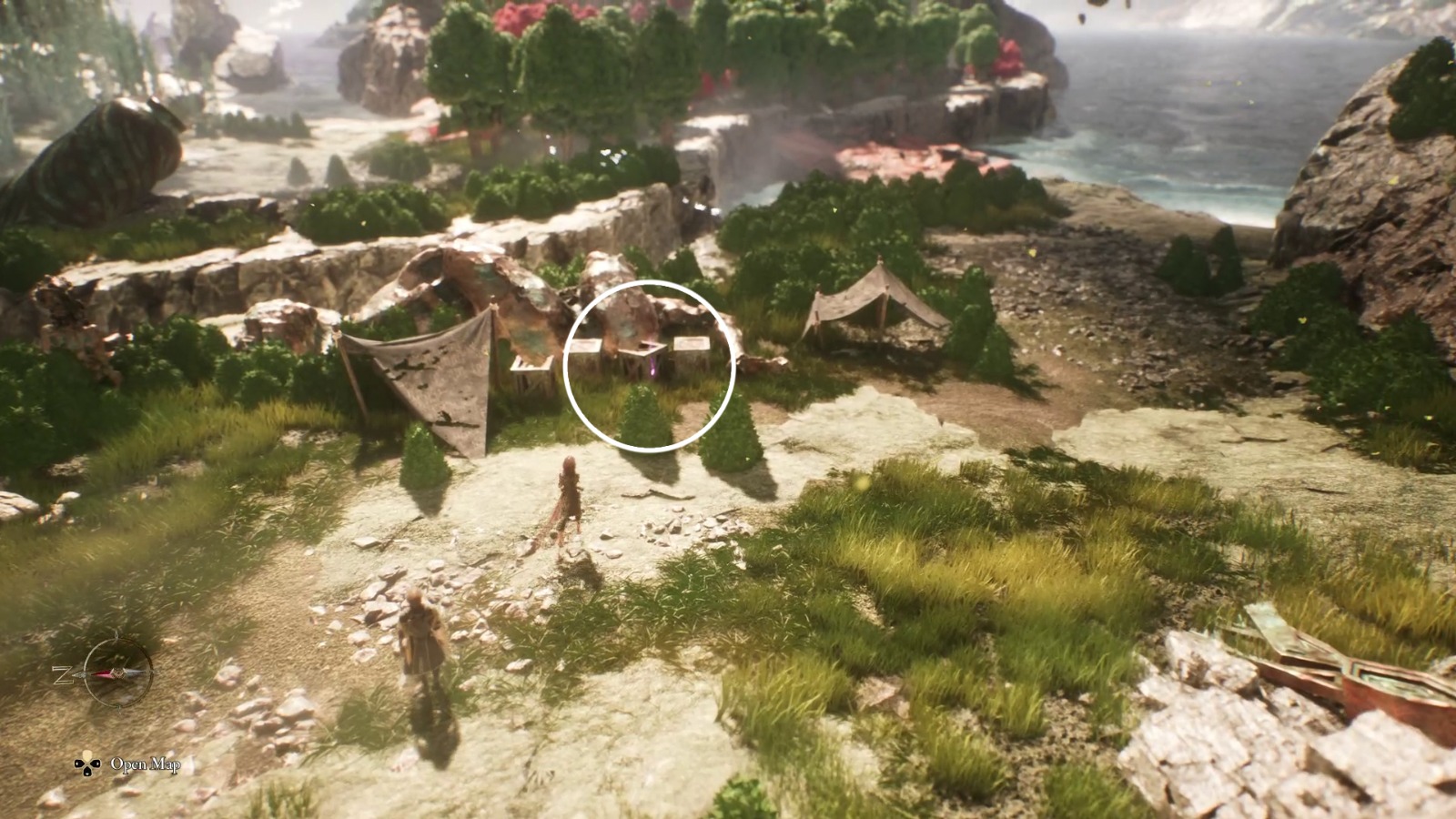Click the small tent near the cliff edge

[x=874, y=300]
